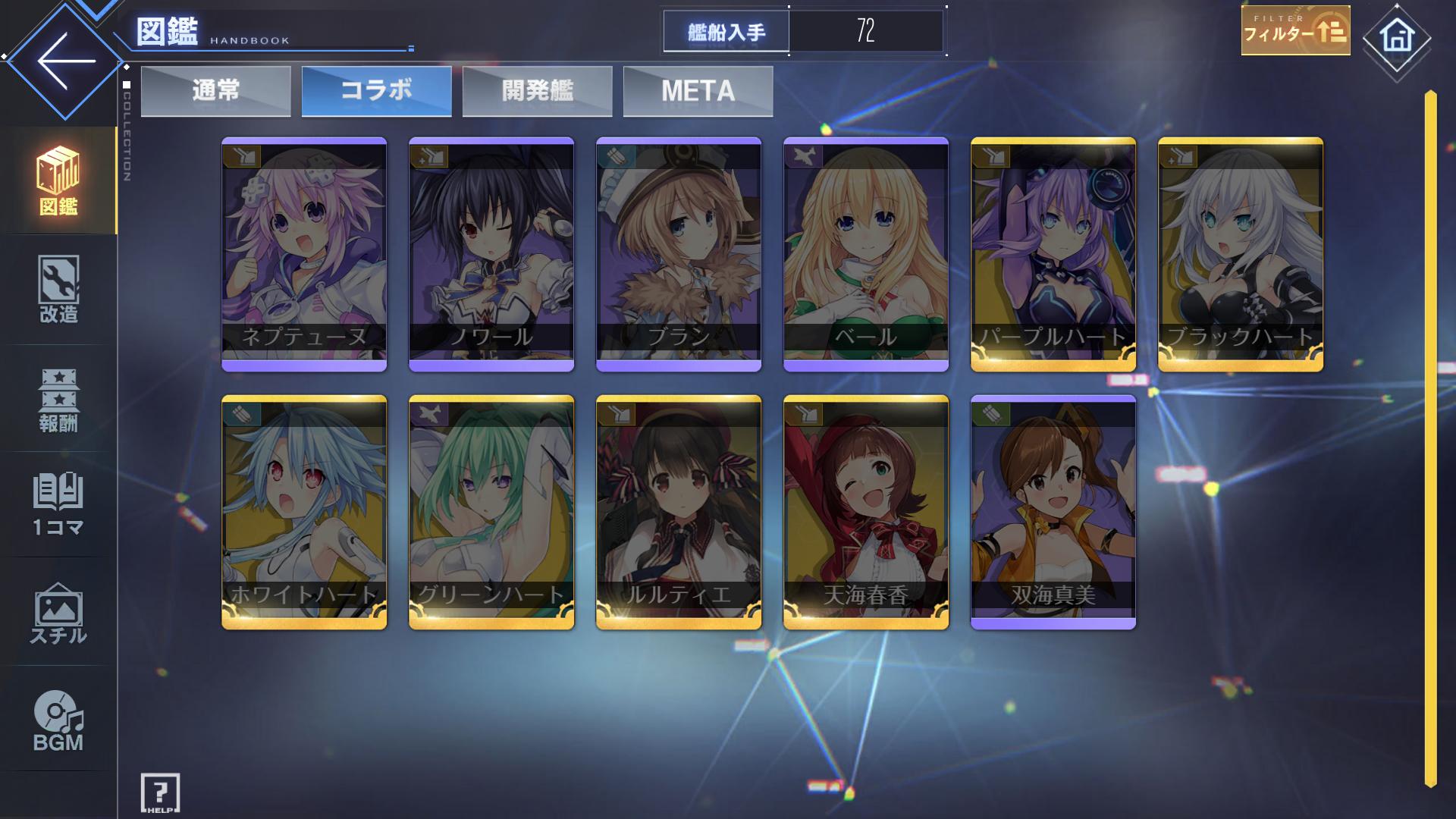Choose the ノワール character card
The width and height of the screenshot is (1456, 819).
pyautogui.click(x=491, y=254)
